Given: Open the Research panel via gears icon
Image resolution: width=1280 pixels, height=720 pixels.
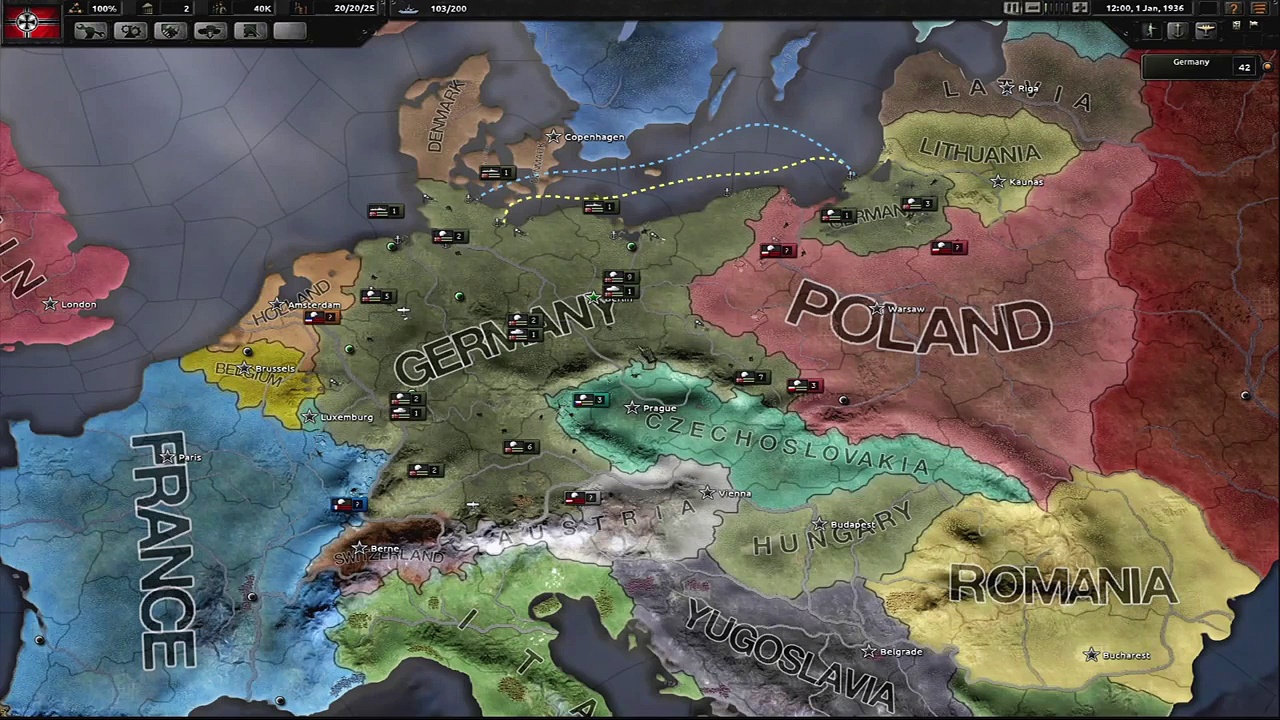Looking at the screenshot, I should [x=129, y=30].
